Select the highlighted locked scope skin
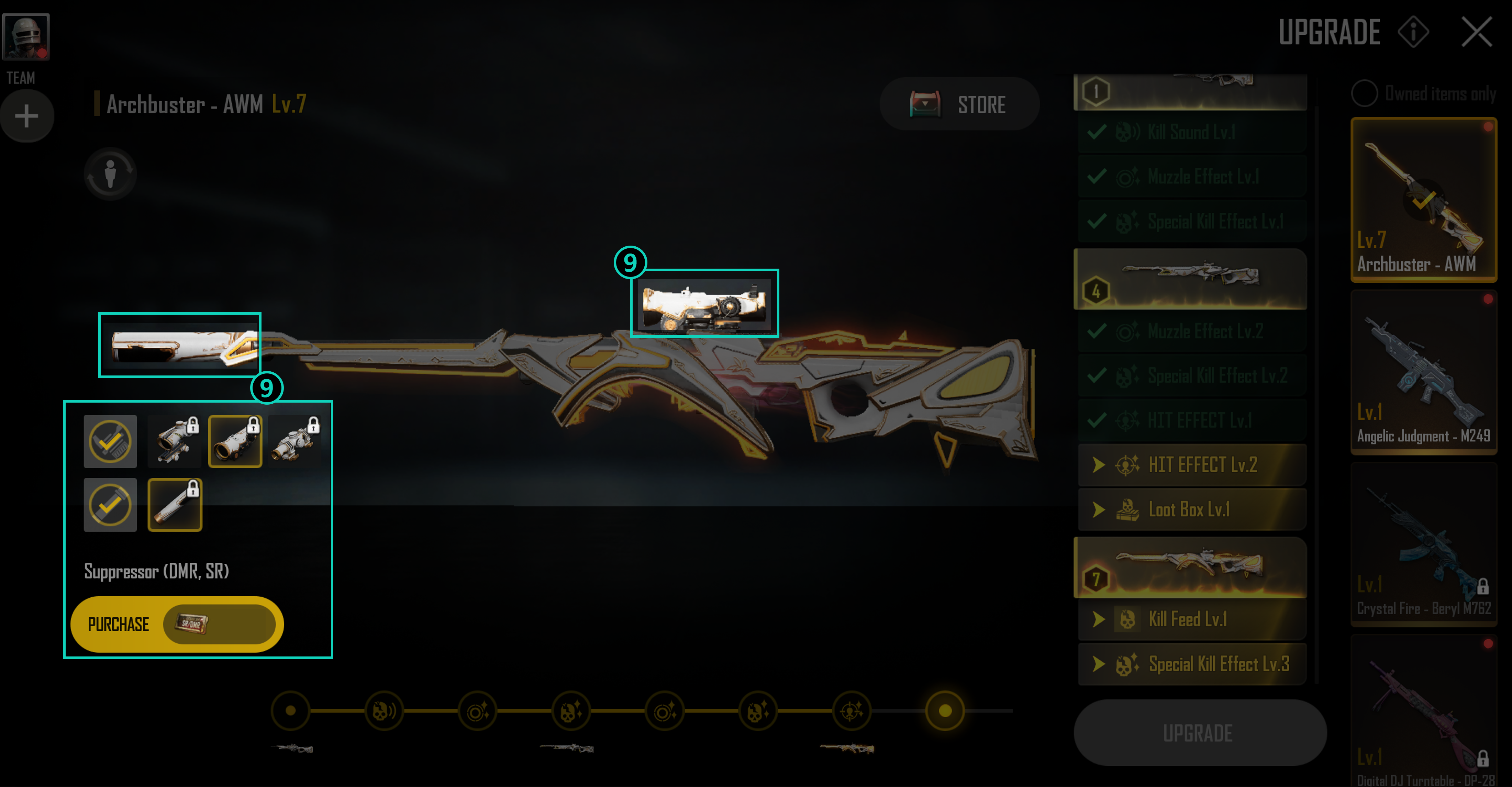The width and height of the screenshot is (1512, 787). [x=235, y=441]
